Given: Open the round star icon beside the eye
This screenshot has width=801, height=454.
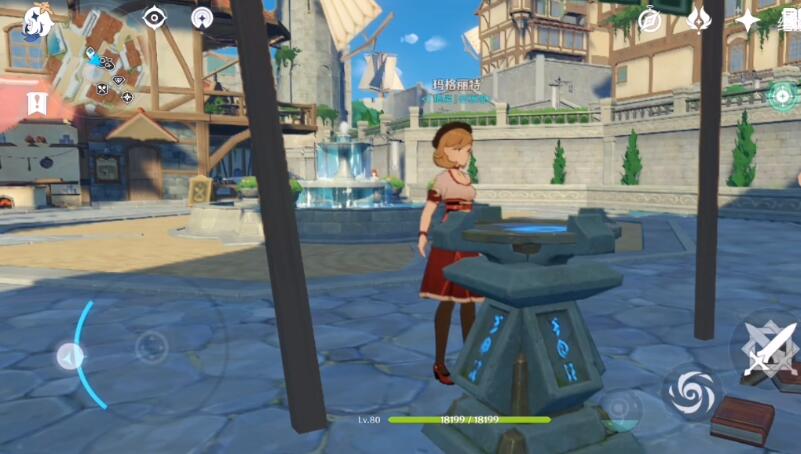Looking at the screenshot, I should point(202,18).
